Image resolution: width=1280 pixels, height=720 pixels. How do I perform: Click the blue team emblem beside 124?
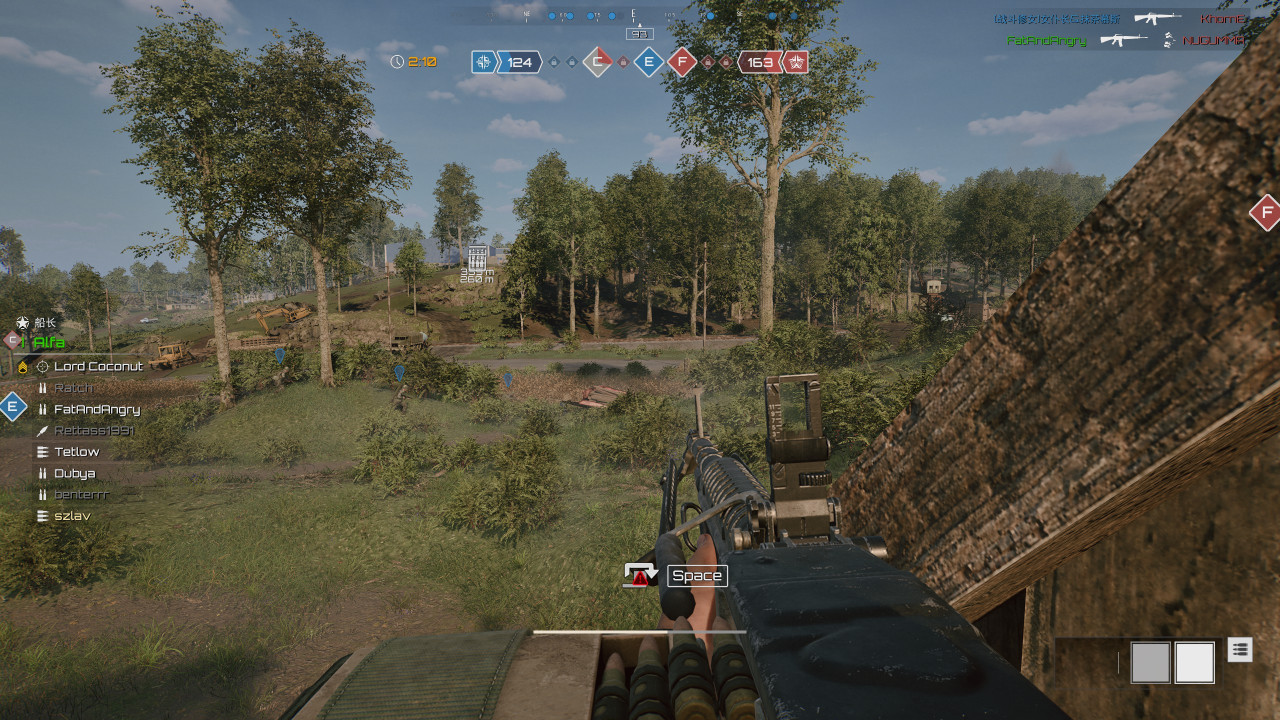(x=484, y=62)
